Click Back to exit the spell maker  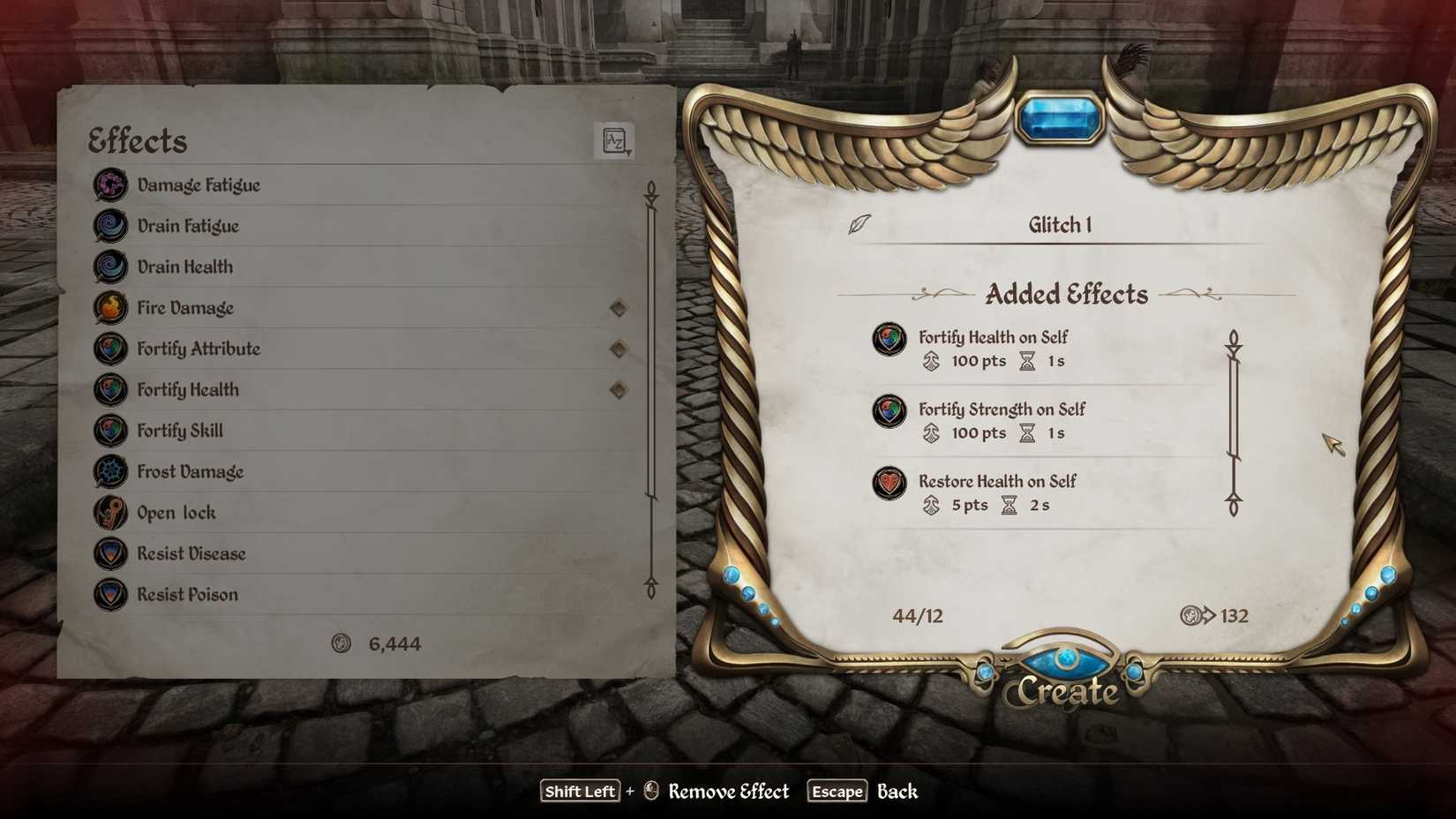pos(897,792)
